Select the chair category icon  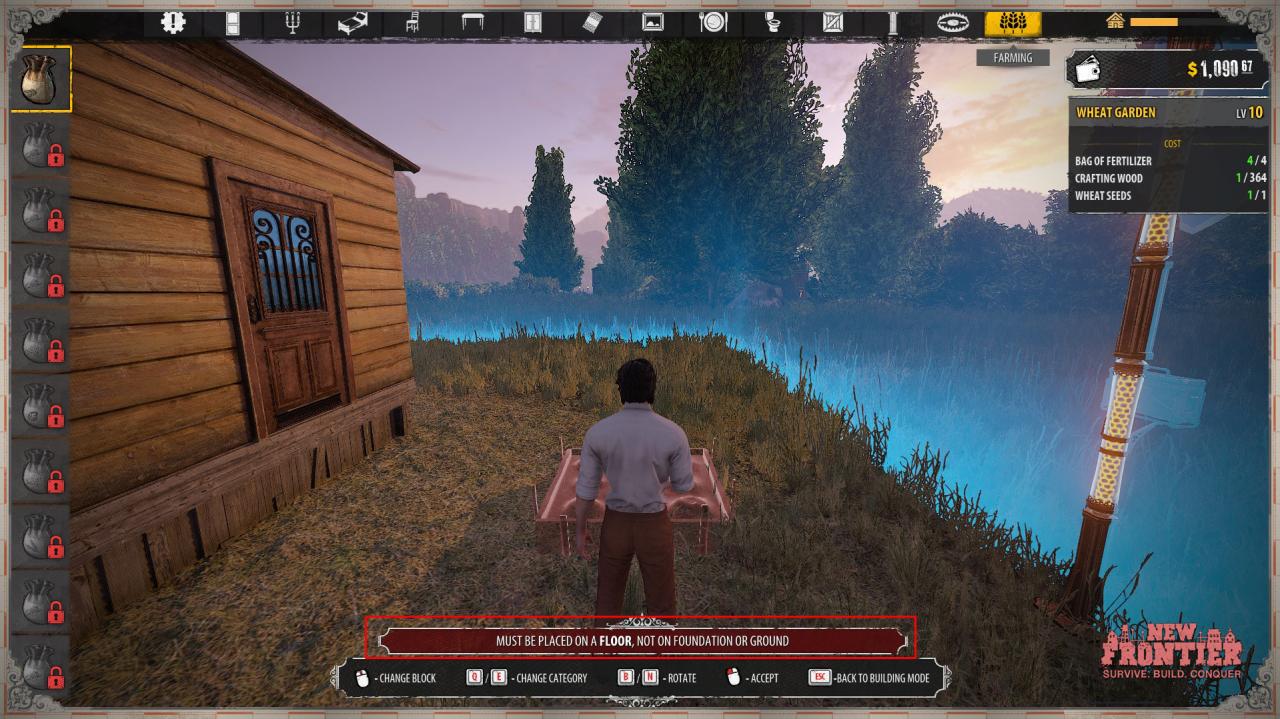(413, 23)
